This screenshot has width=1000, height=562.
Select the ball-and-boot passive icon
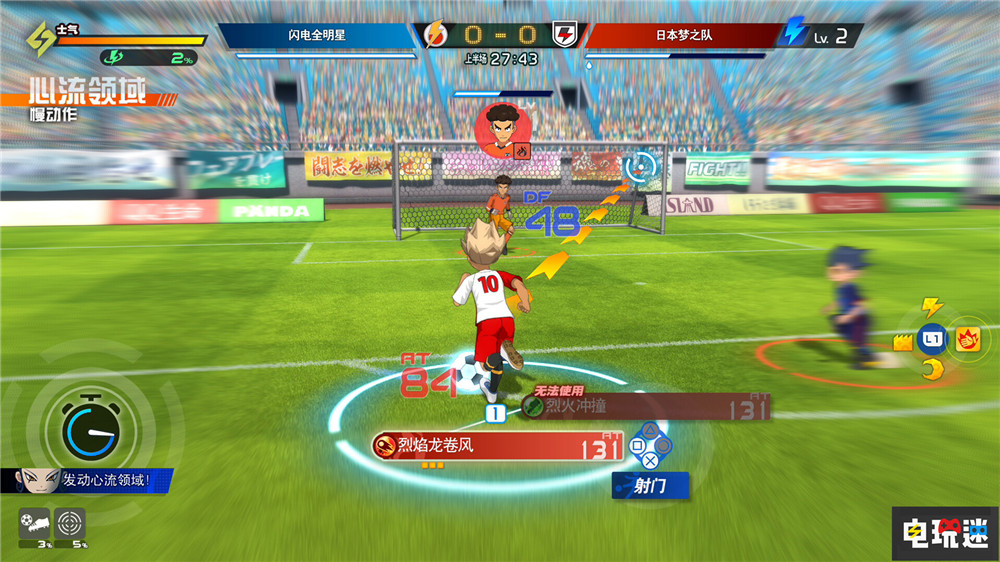point(35,522)
